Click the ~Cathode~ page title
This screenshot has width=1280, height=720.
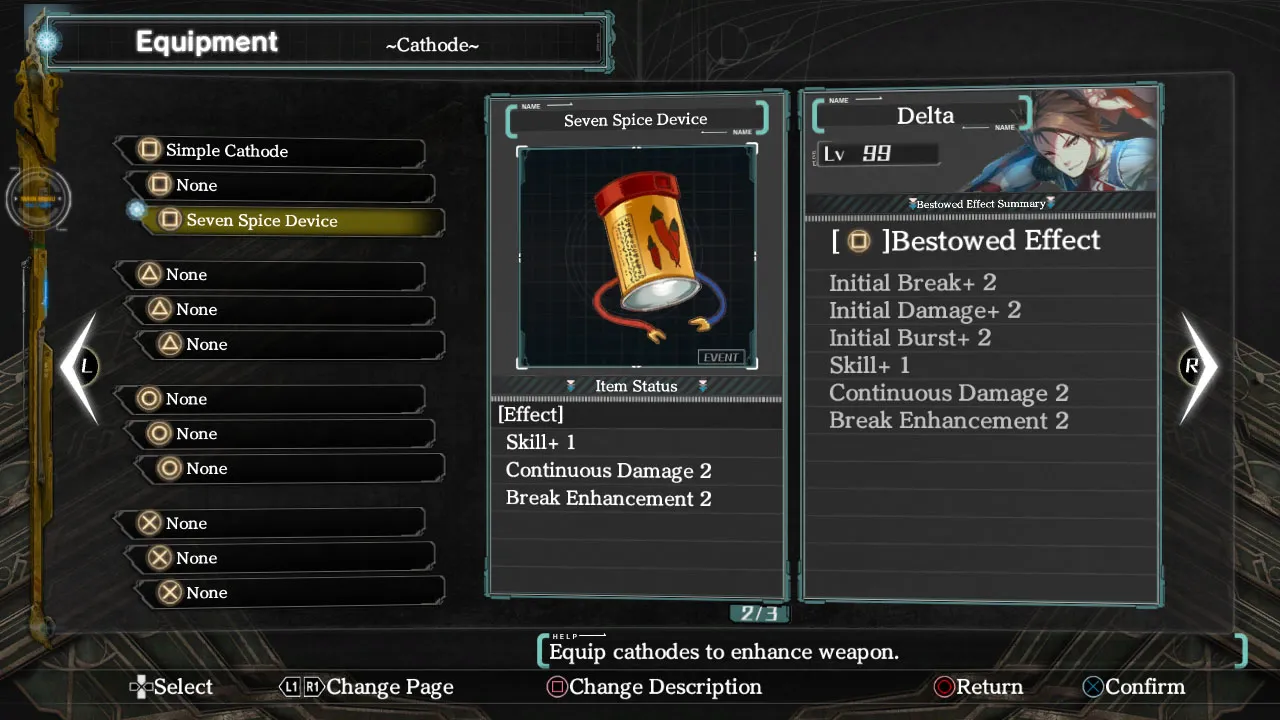[432, 45]
